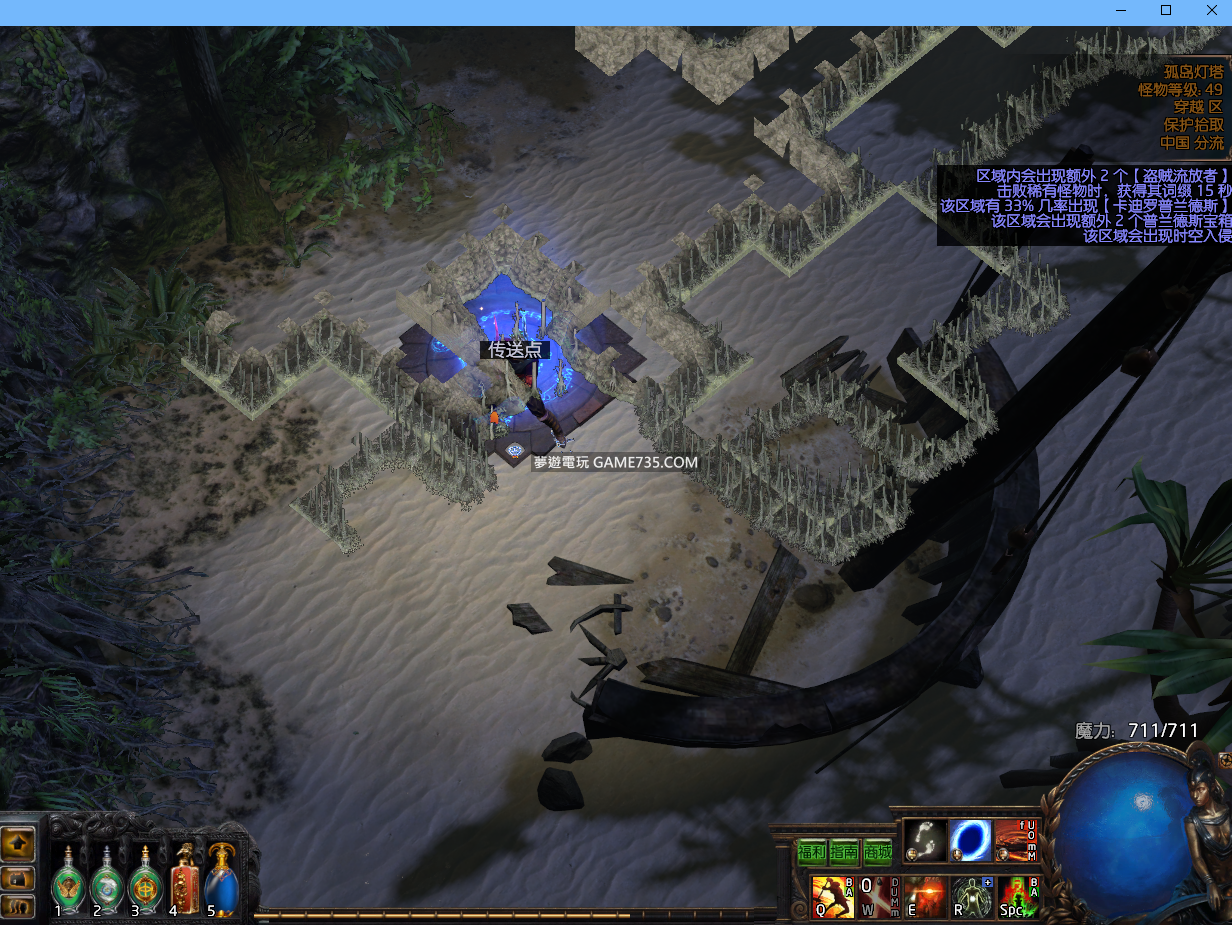Drink the blue mana flask in slot 5
The image size is (1232, 925).
pyautogui.click(x=222, y=881)
